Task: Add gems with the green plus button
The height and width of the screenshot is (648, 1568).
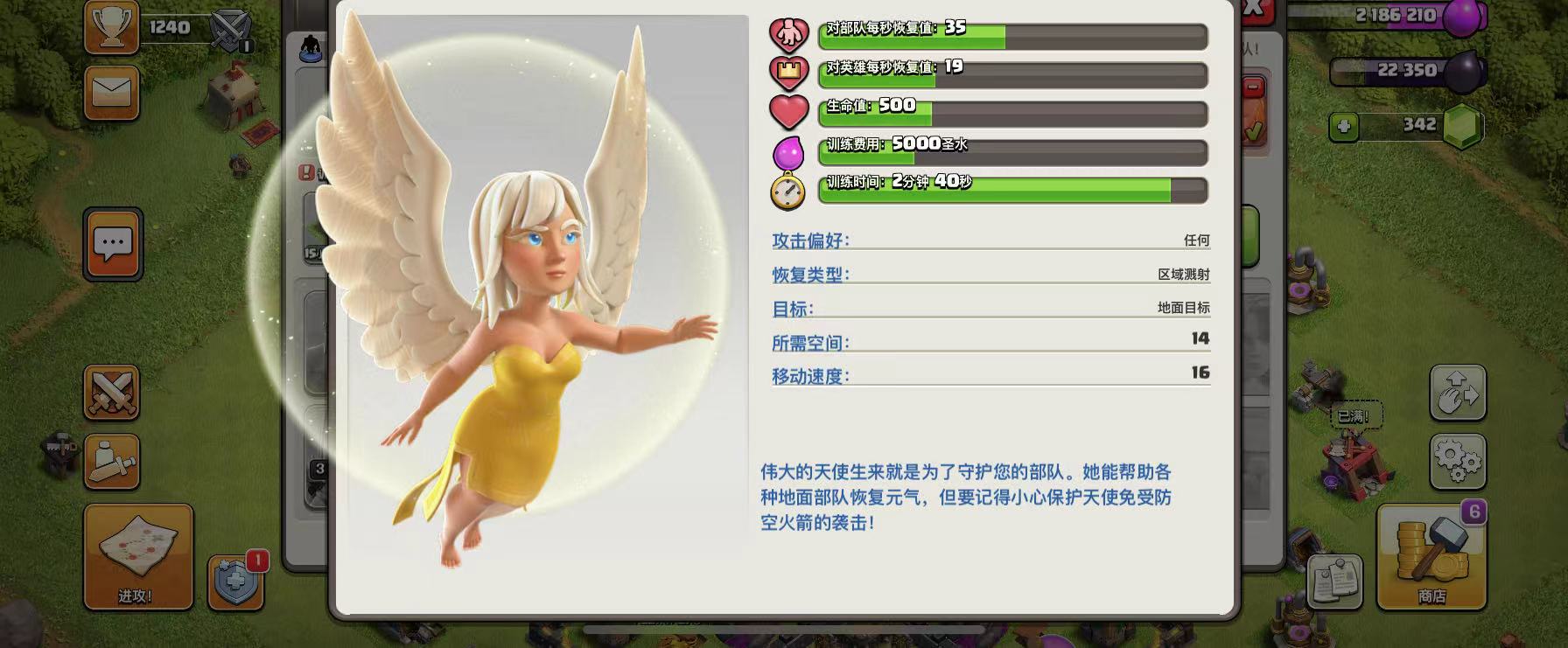Action: point(1344,127)
